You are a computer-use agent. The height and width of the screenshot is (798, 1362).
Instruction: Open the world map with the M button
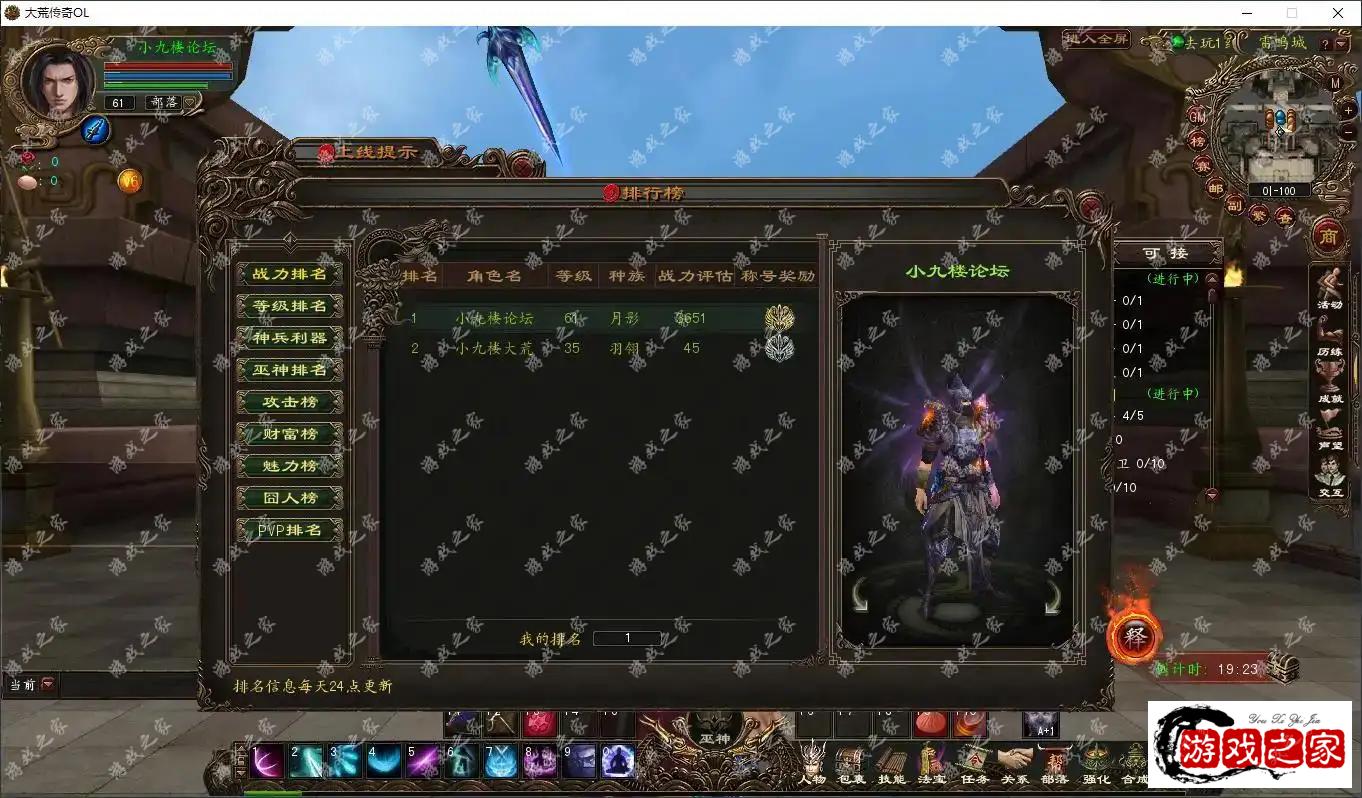1336,83
